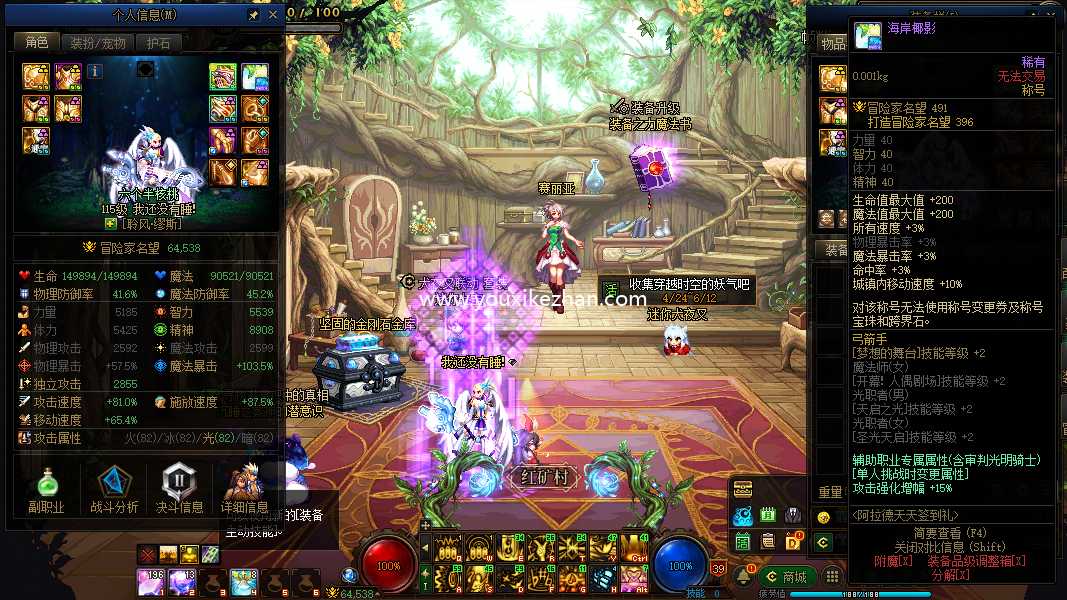The image size is (1067, 600).
Task: Open the 商城 shop button
Action: pyautogui.click(x=785, y=577)
